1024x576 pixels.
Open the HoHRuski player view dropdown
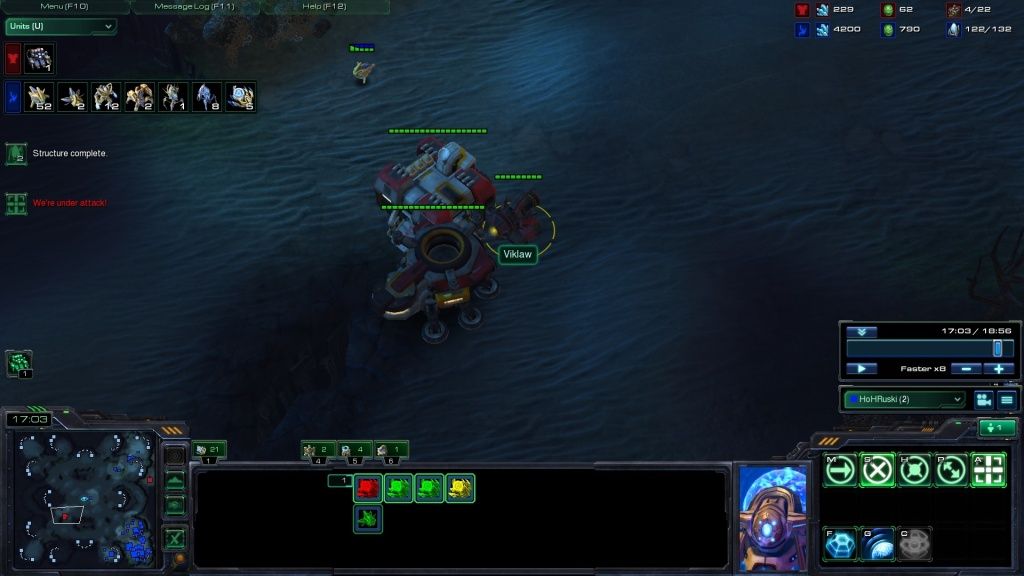905,399
